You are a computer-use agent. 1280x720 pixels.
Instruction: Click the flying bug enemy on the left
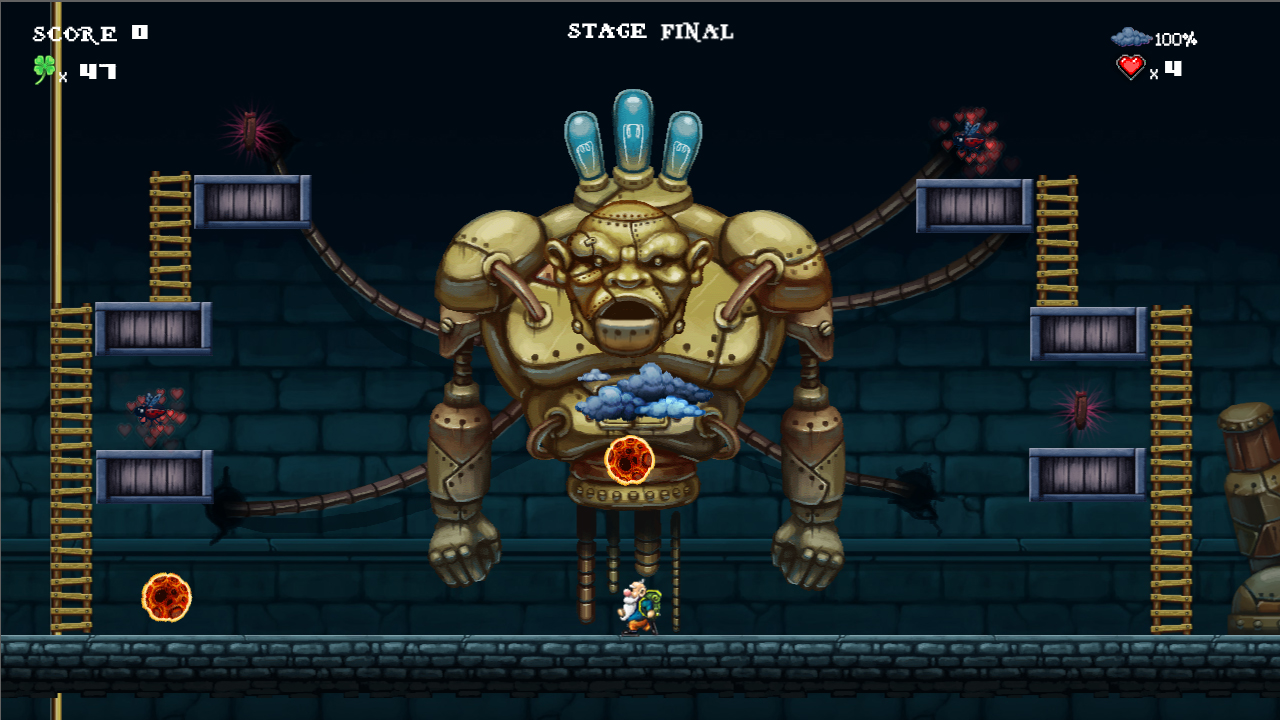click(151, 413)
